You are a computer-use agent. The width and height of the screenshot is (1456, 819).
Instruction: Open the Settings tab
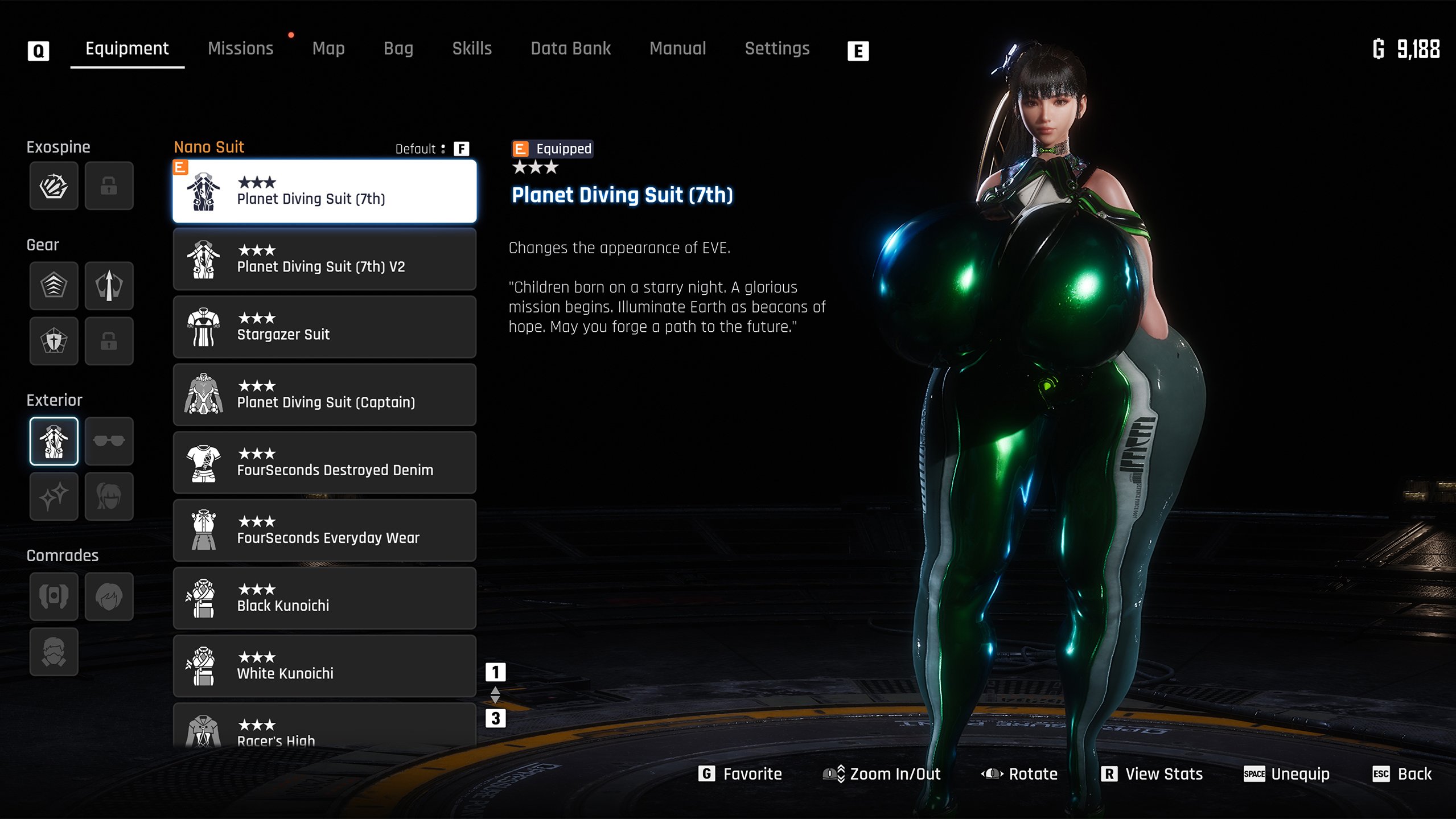777,49
